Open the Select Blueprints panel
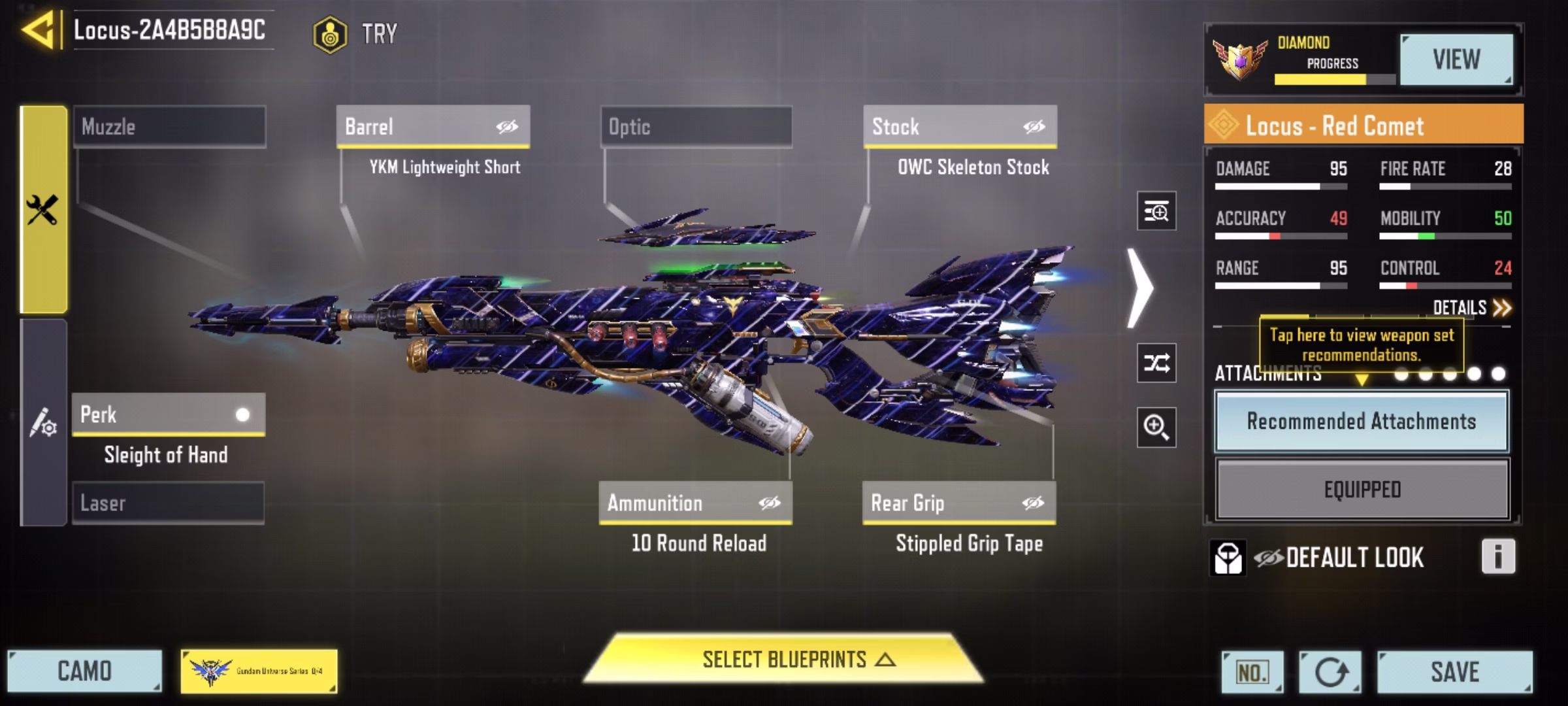The width and height of the screenshot is (1568, 706). (x=783, y=660)
